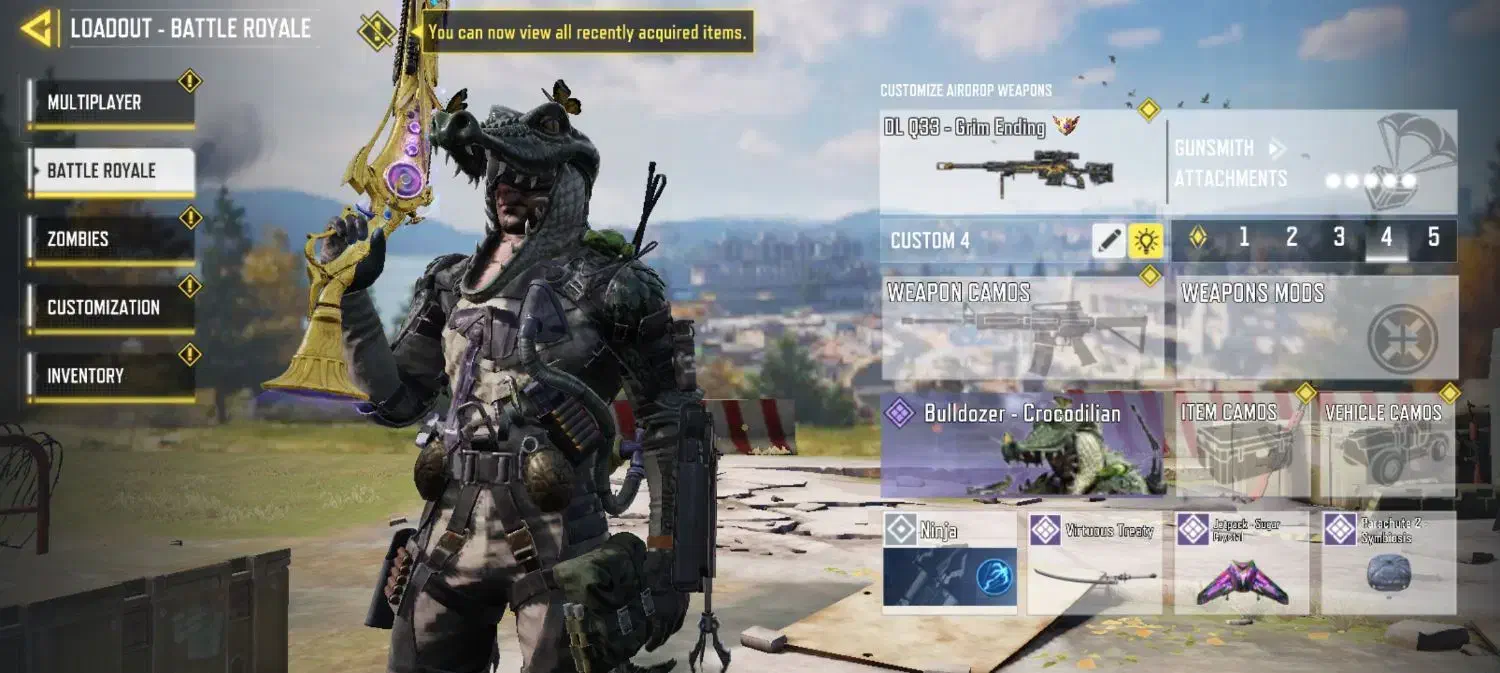Go back using the yellow arrow button
Viewport: 1500px width, 673px height.
click(x=37, y=29)
